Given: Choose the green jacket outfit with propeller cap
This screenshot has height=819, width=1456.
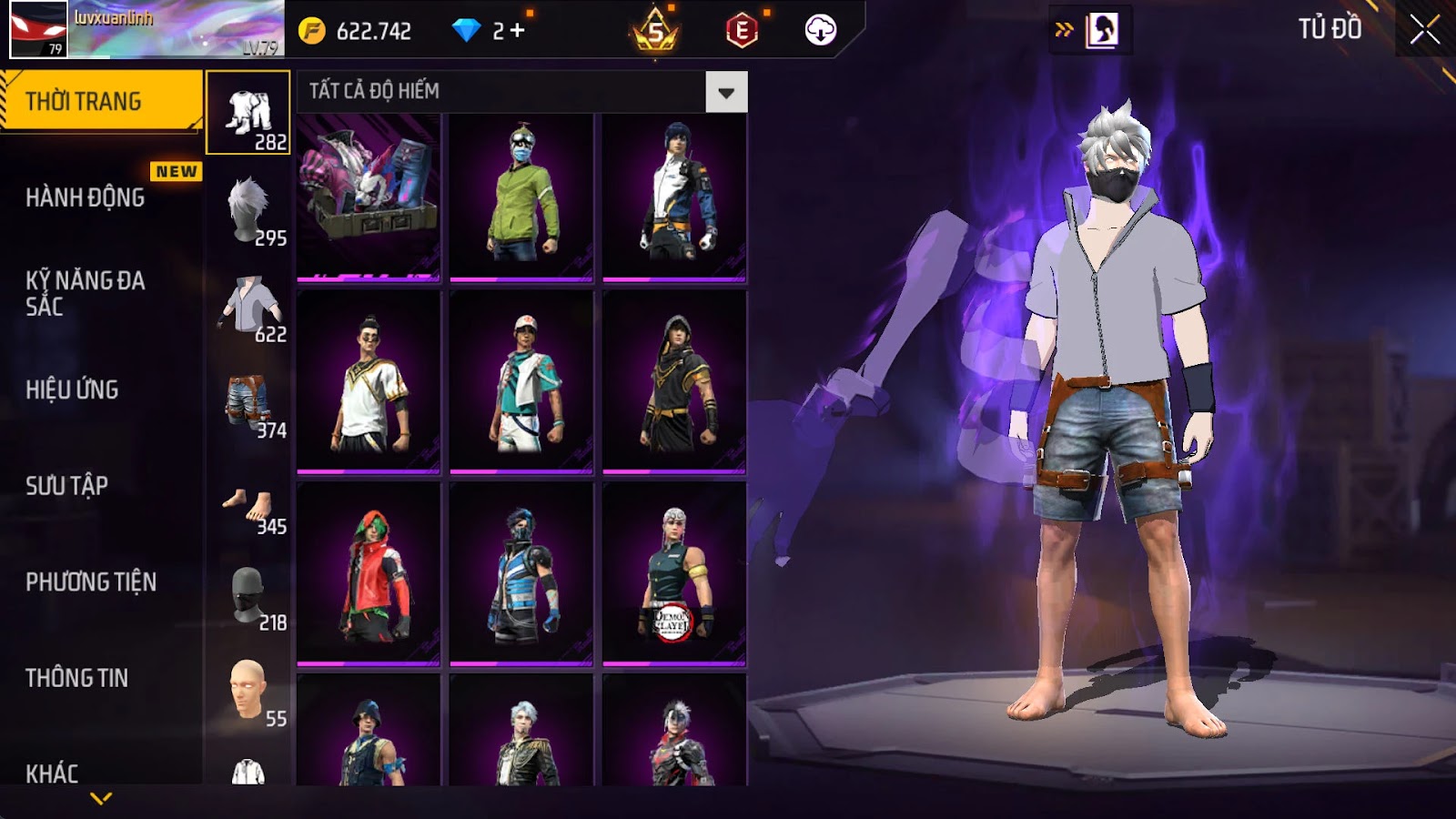Looking at the screenshot, I should pos(521,196).
